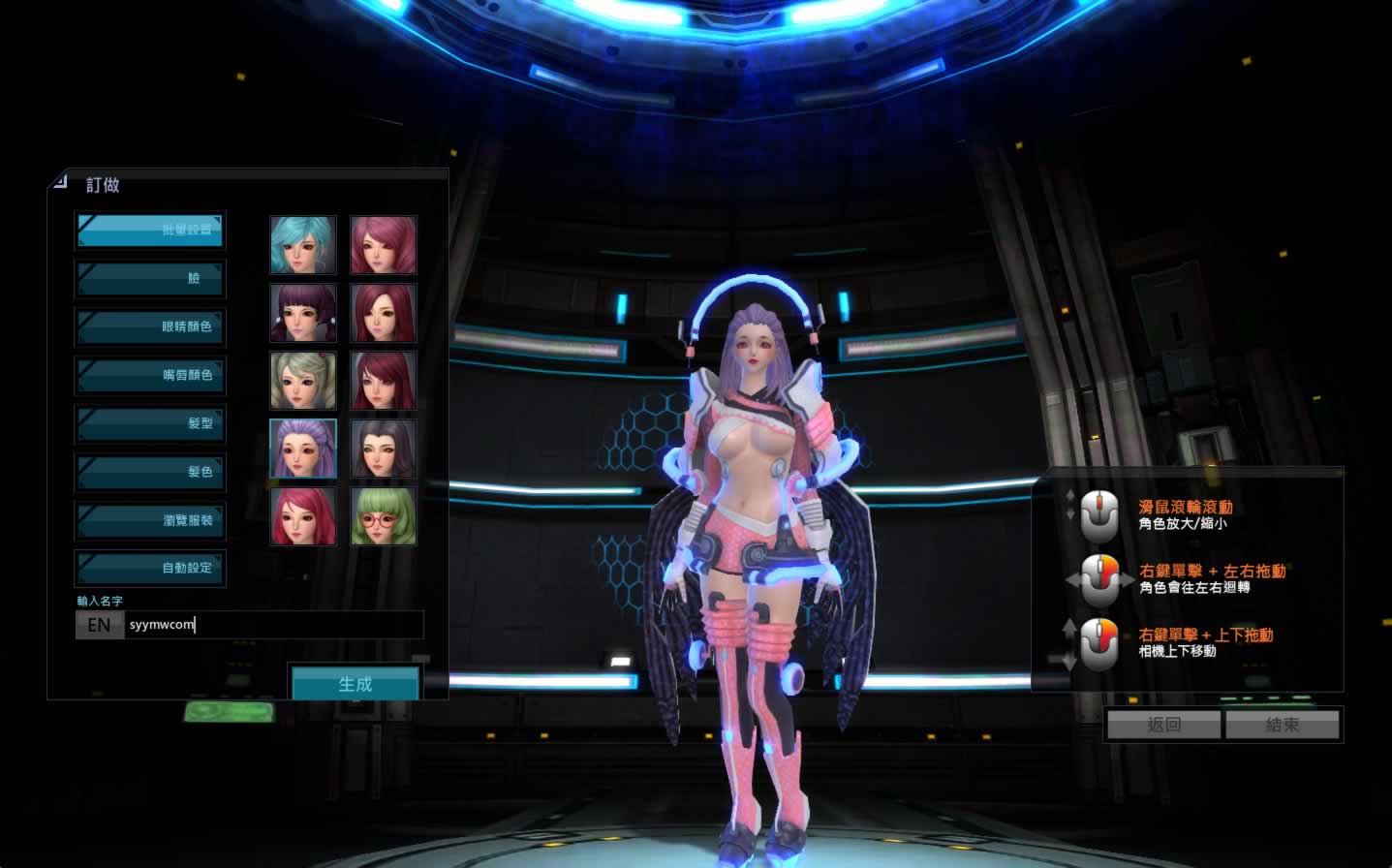
Task: Click the character name input field
Action: (x=275, y=625)
